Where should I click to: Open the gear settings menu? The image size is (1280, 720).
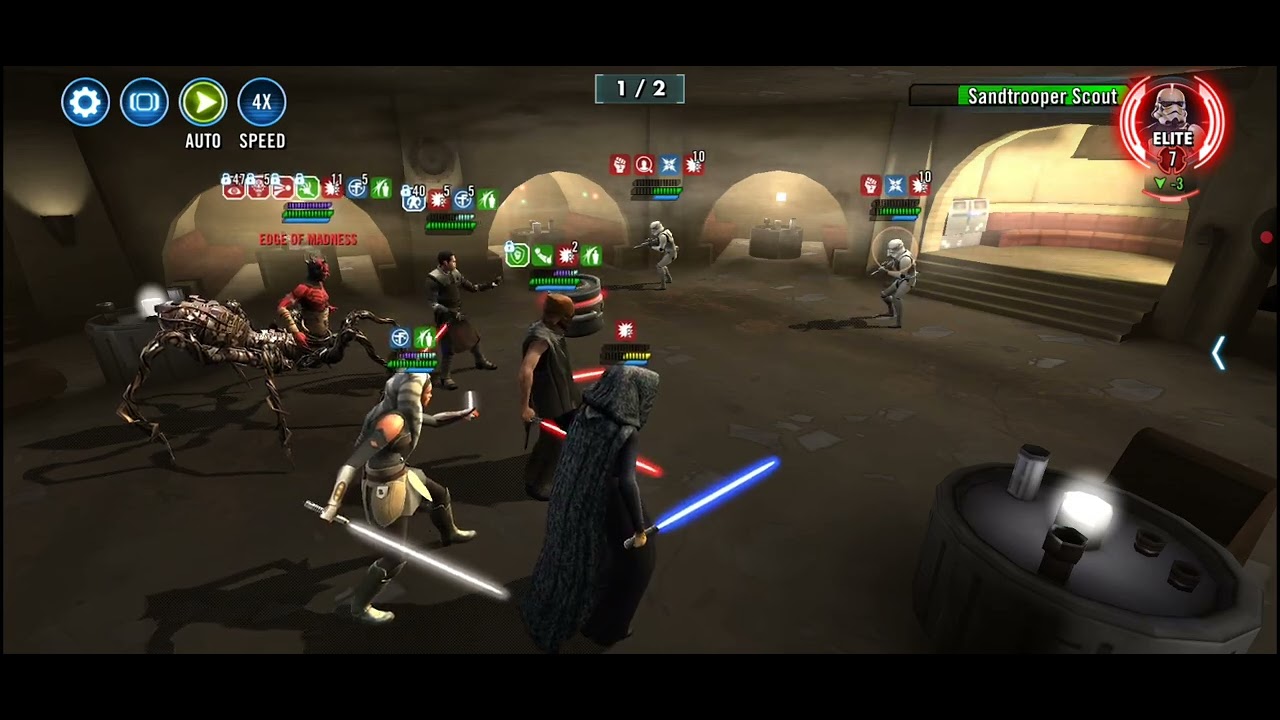(85, 102)
